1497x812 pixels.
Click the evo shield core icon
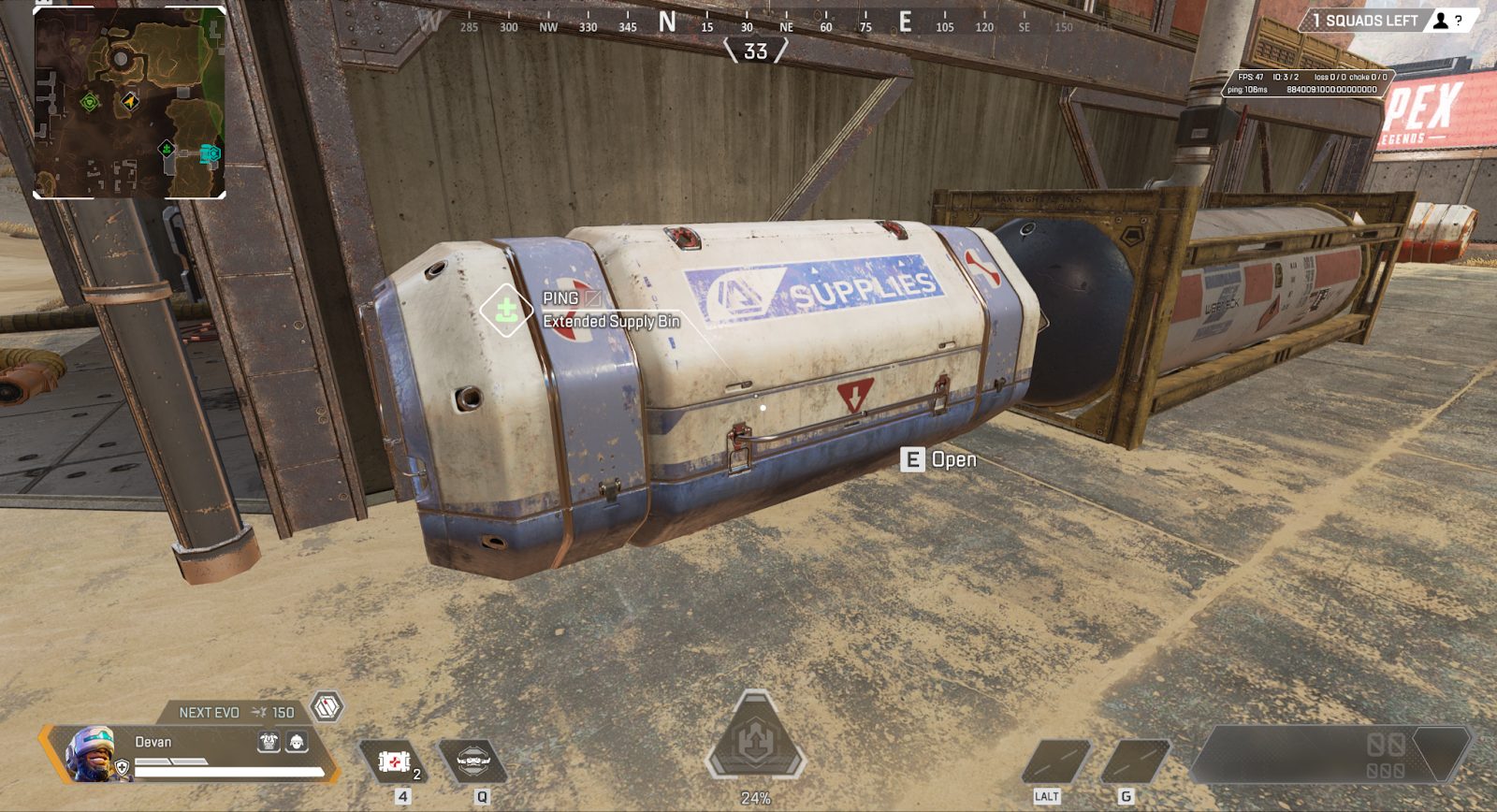(x=327, y=707)
